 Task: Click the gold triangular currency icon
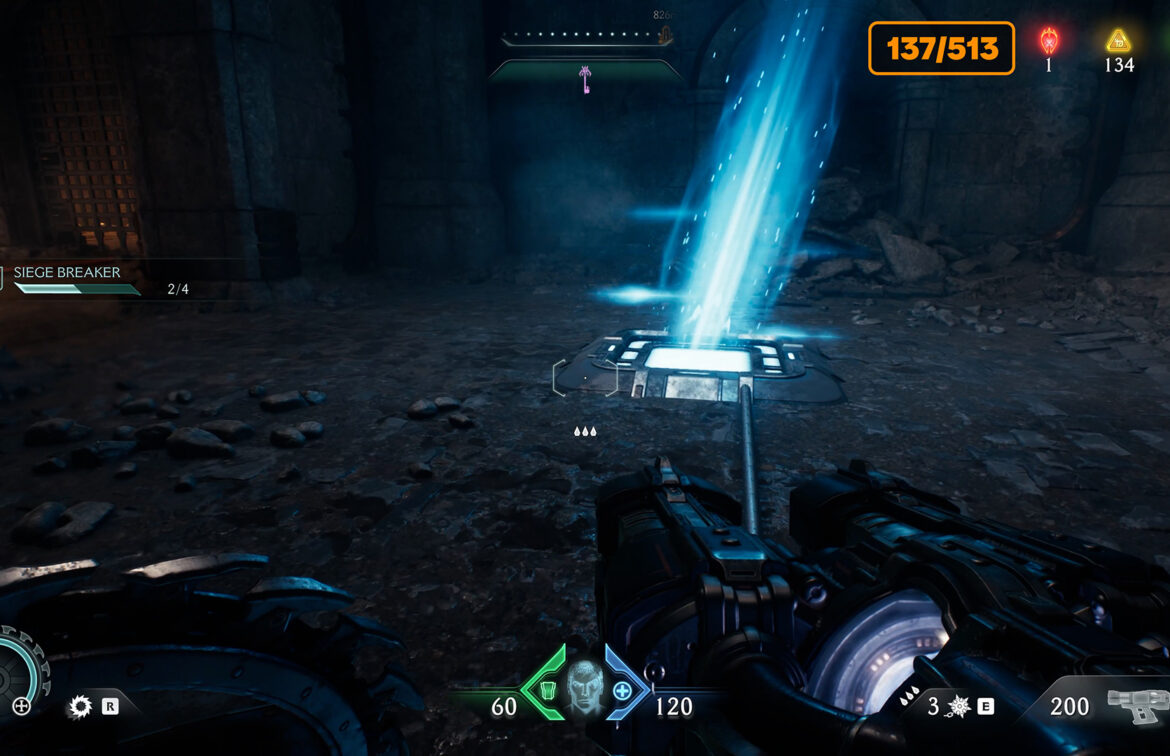point(1118,41)
